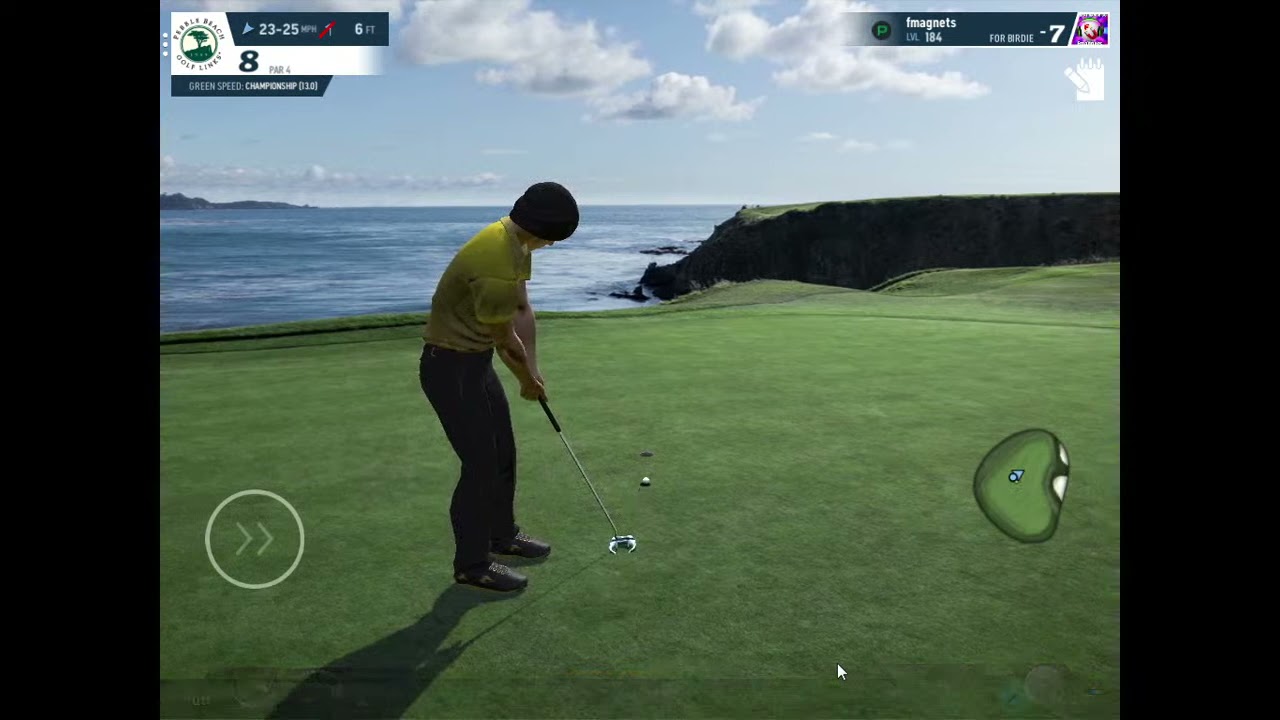Select the white golf glove icon
Image resolution: width=1280 pixels, height=720 pixels.
[1085, 80]
